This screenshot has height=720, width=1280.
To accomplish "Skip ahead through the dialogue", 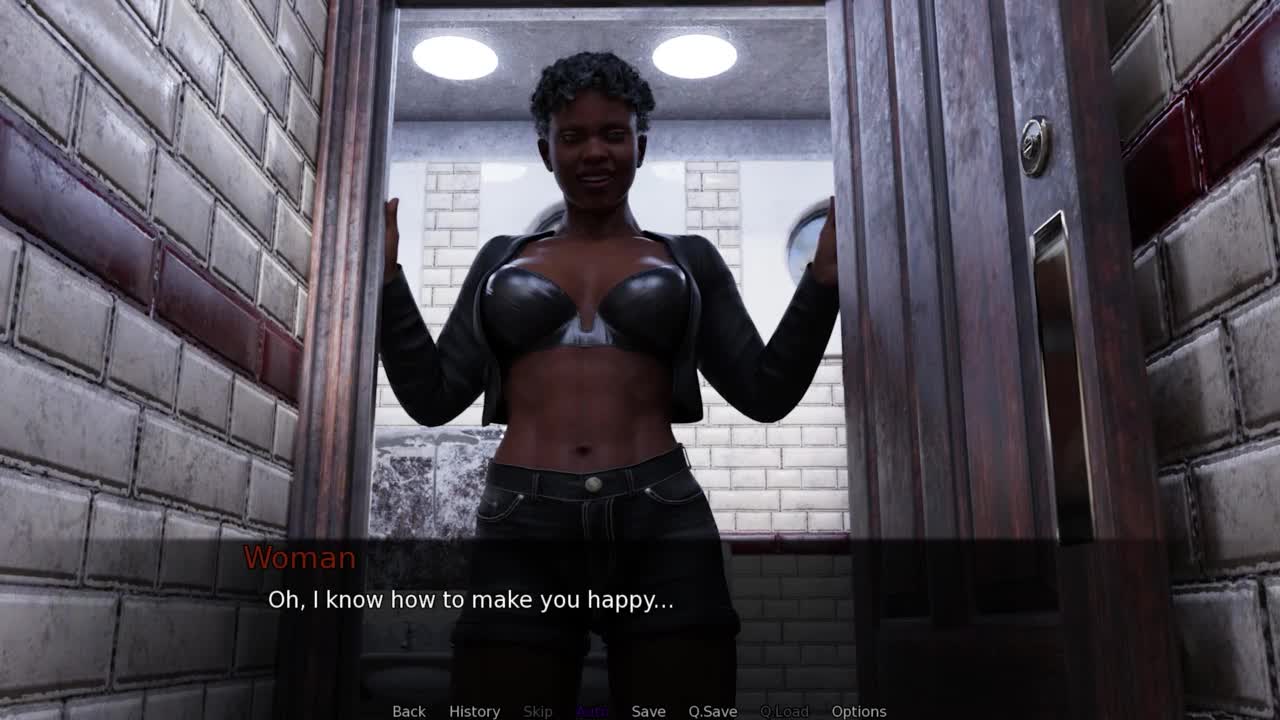I will [x=537, y=711].
